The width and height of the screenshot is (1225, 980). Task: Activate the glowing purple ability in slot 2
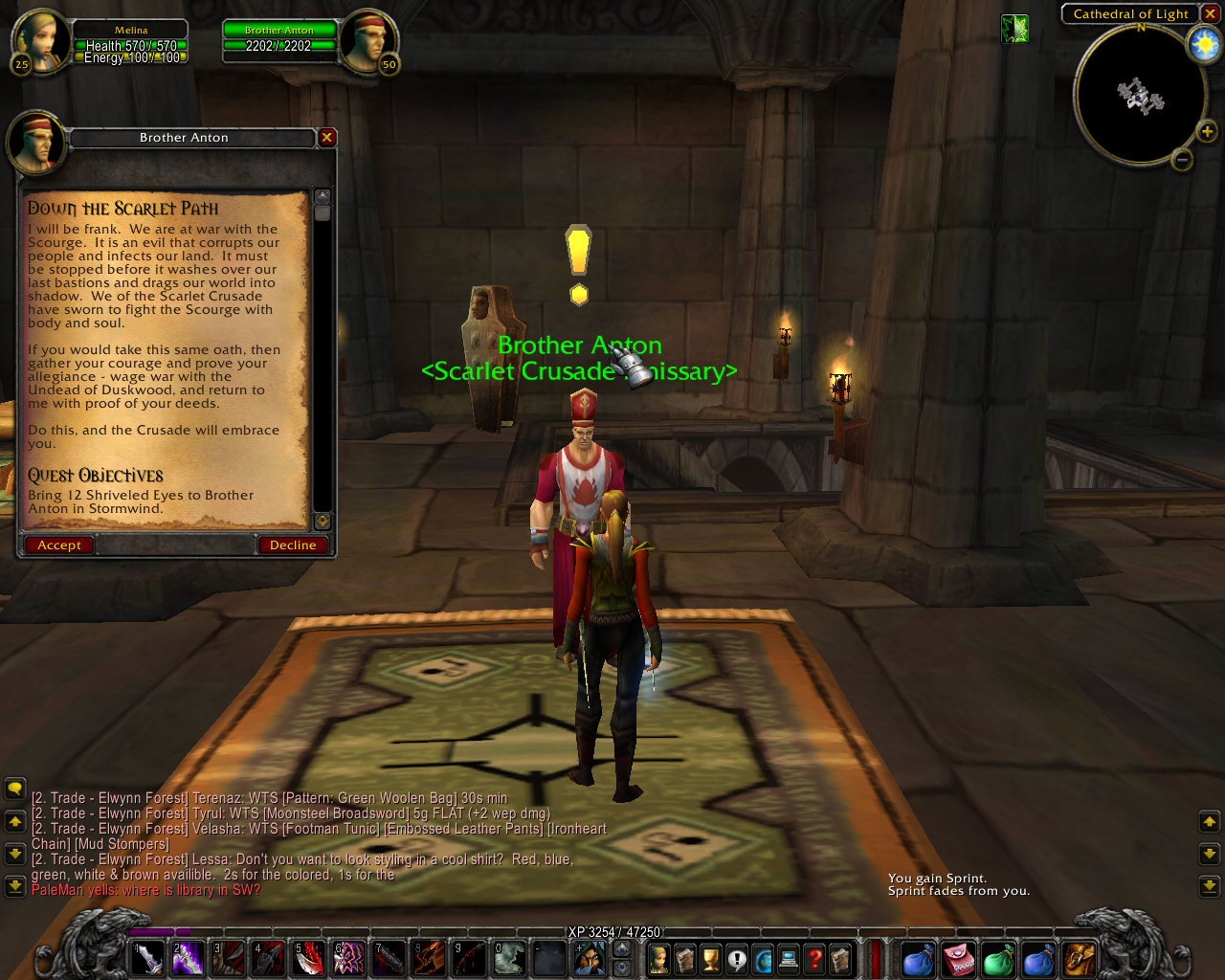(188, 960)
